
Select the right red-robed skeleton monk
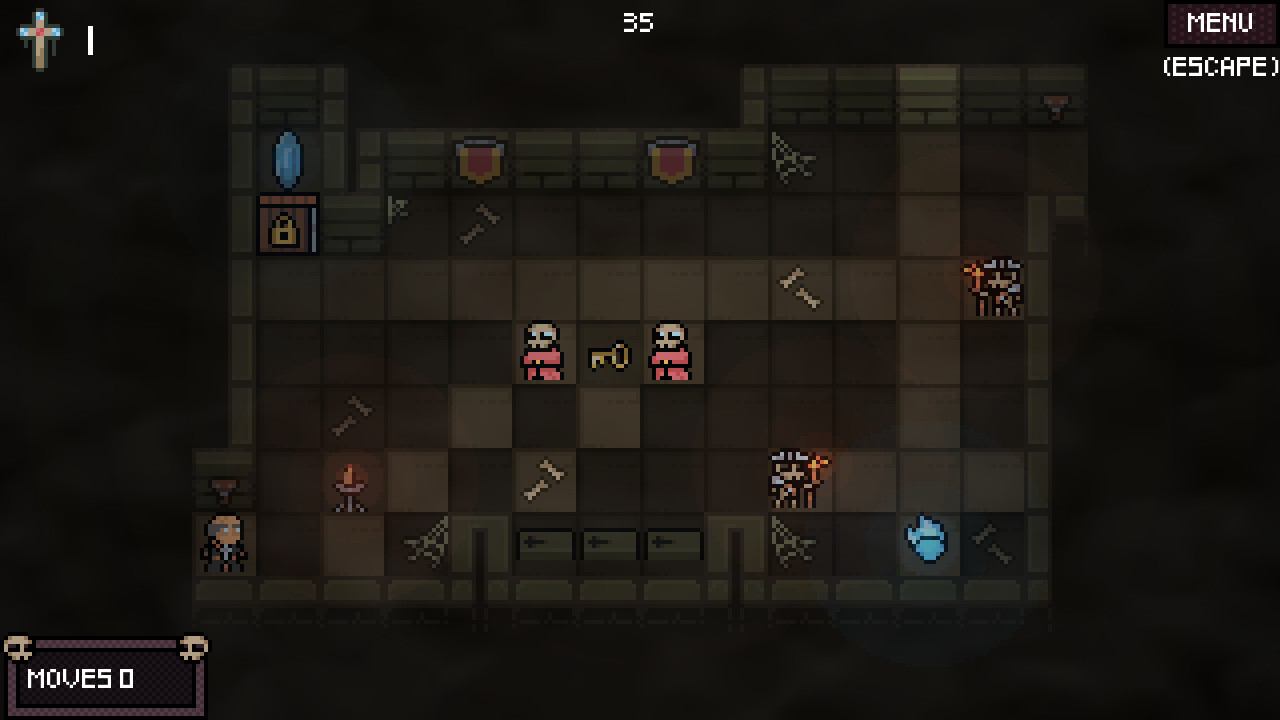tap(671, 350)
